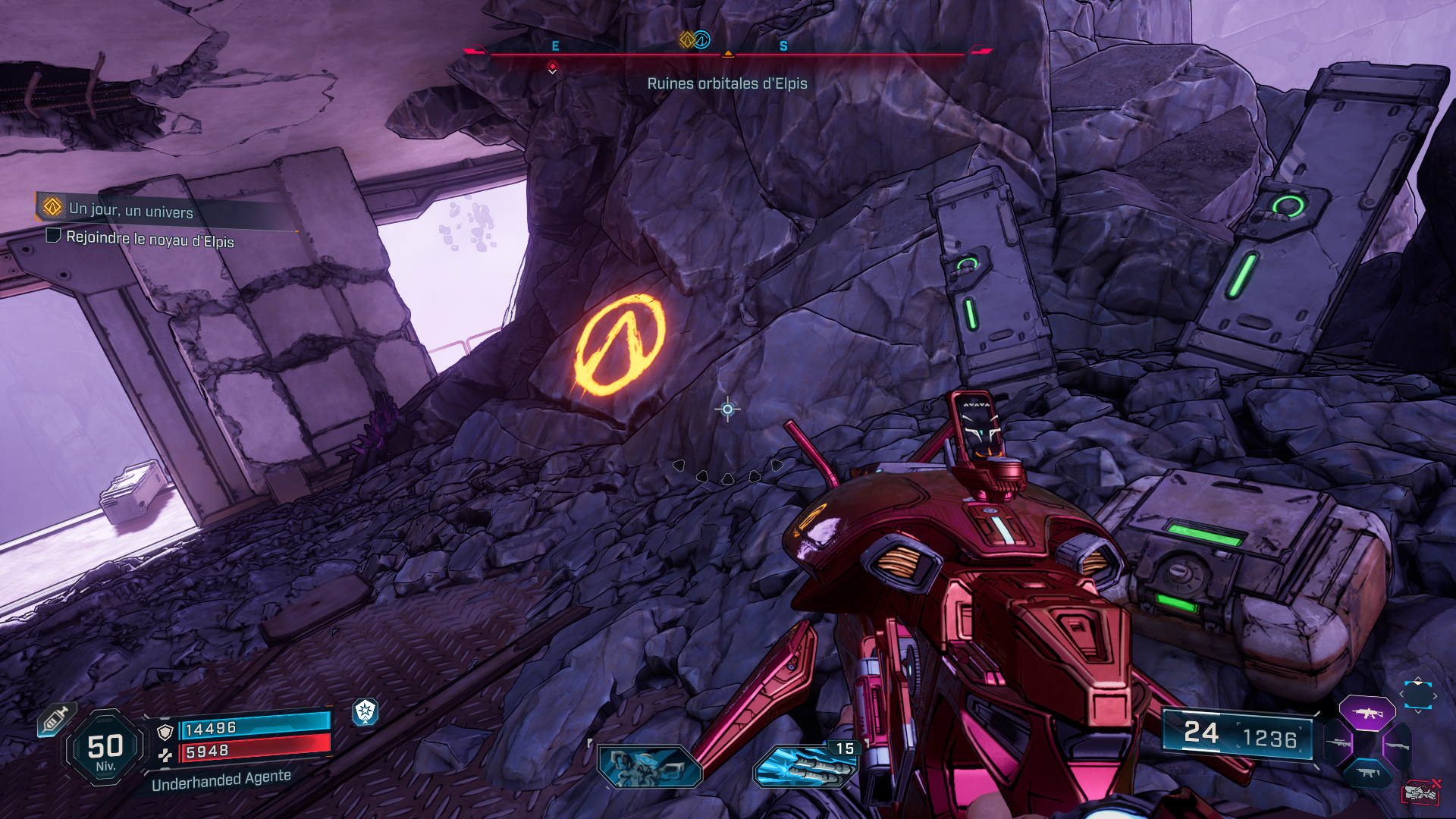Click the white star shield buff icon
Image resolution: width=1456 pixels, height=819 pixels.
pyautogui.click(x=366, y=711)
